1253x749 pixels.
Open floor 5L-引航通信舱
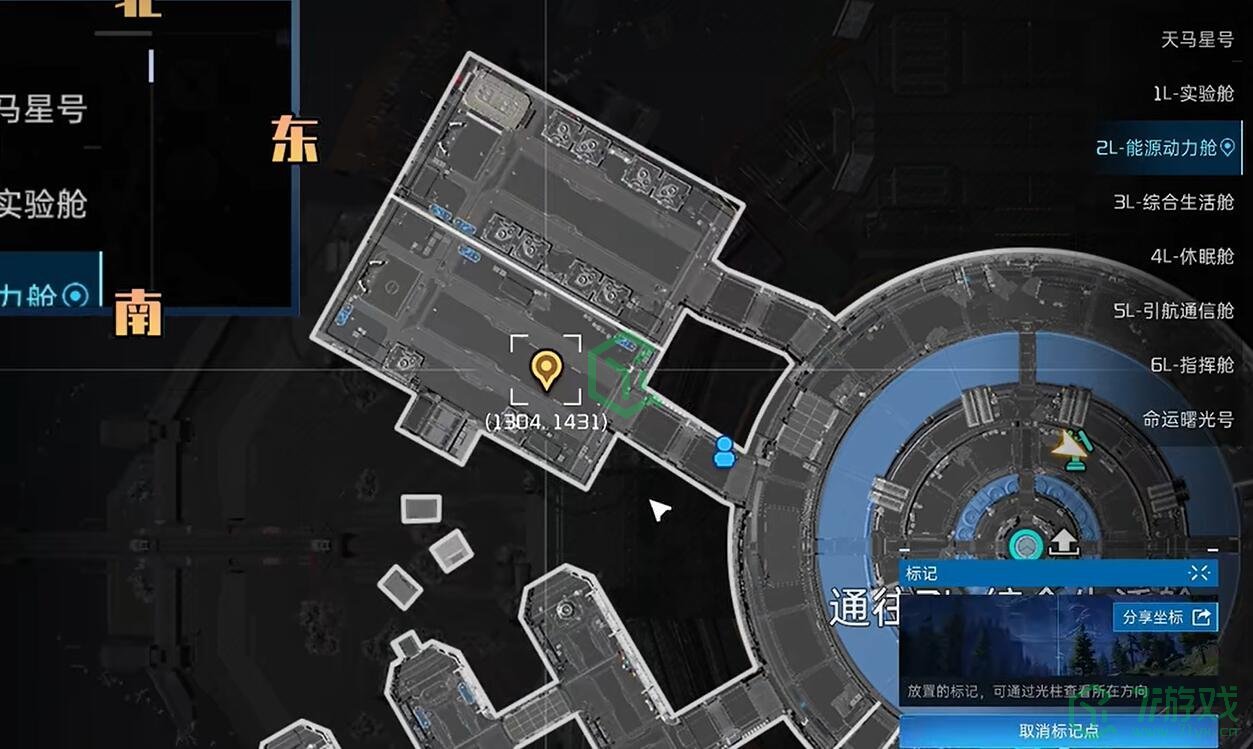(x=1173, y=311)
